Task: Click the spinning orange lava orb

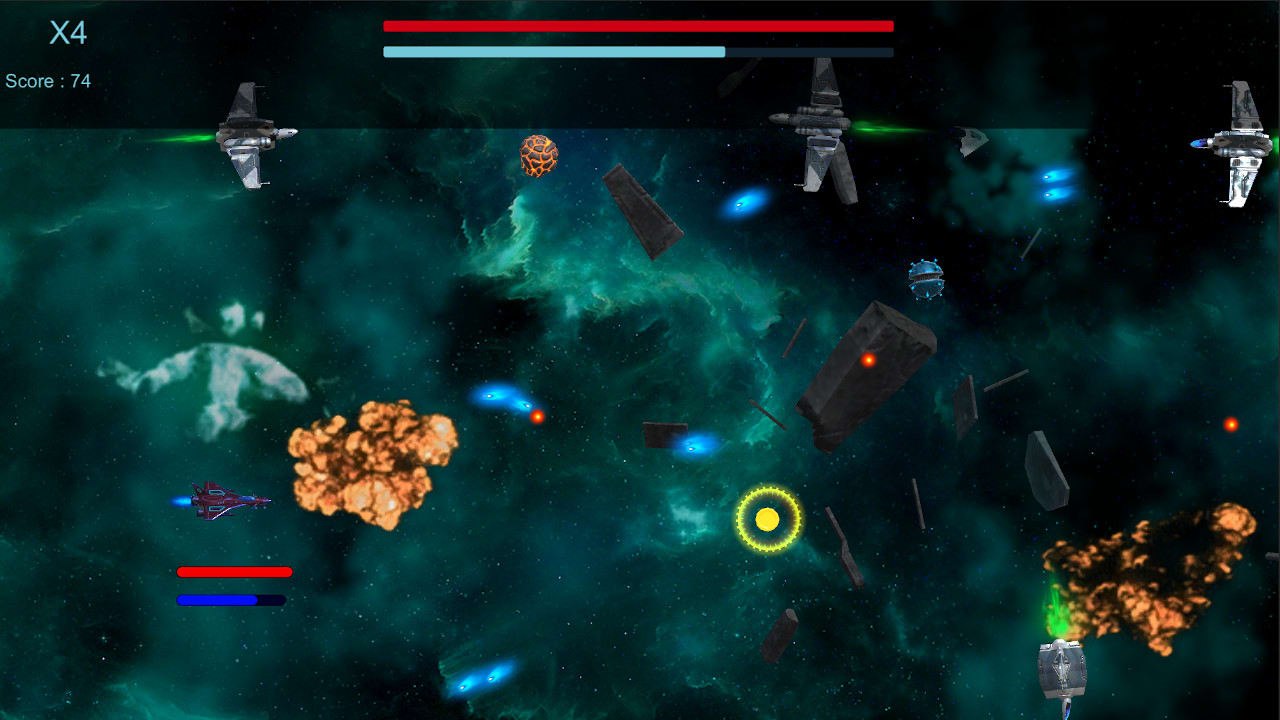Action: click(x=540, y=155)
